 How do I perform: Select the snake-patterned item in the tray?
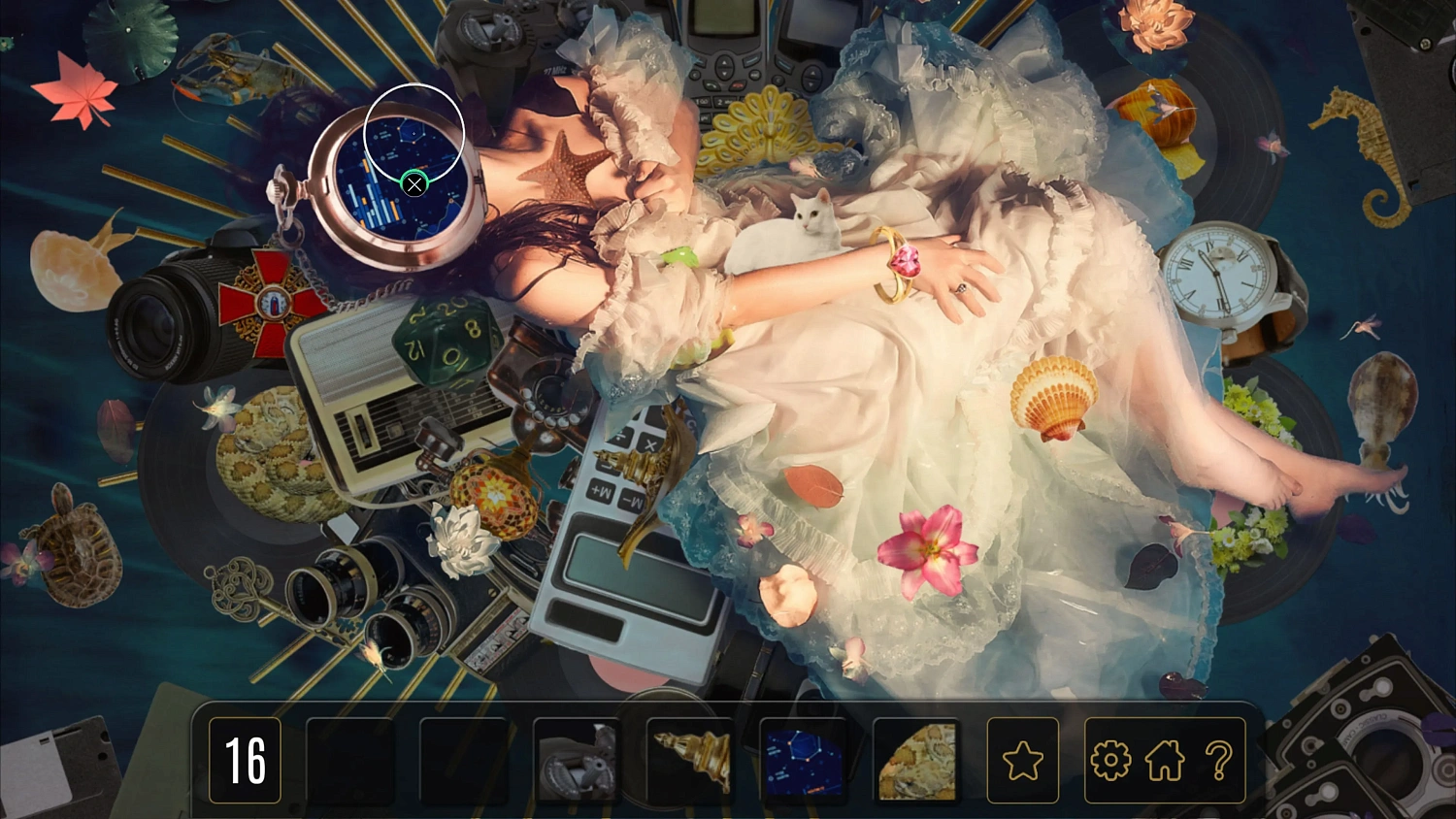[x=916, y=761]
